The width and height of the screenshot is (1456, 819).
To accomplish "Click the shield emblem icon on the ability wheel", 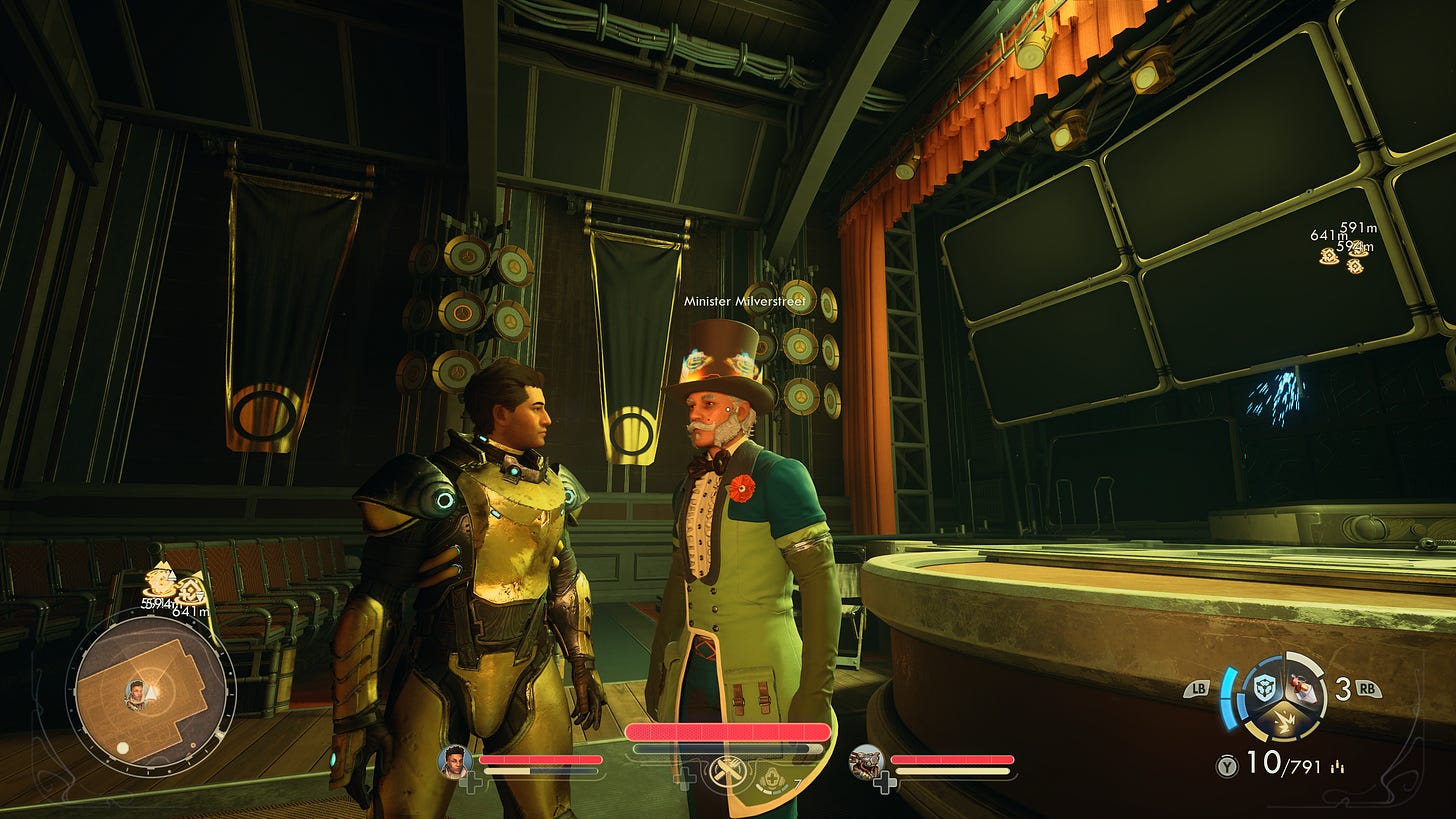I will tap(1264, 688).
